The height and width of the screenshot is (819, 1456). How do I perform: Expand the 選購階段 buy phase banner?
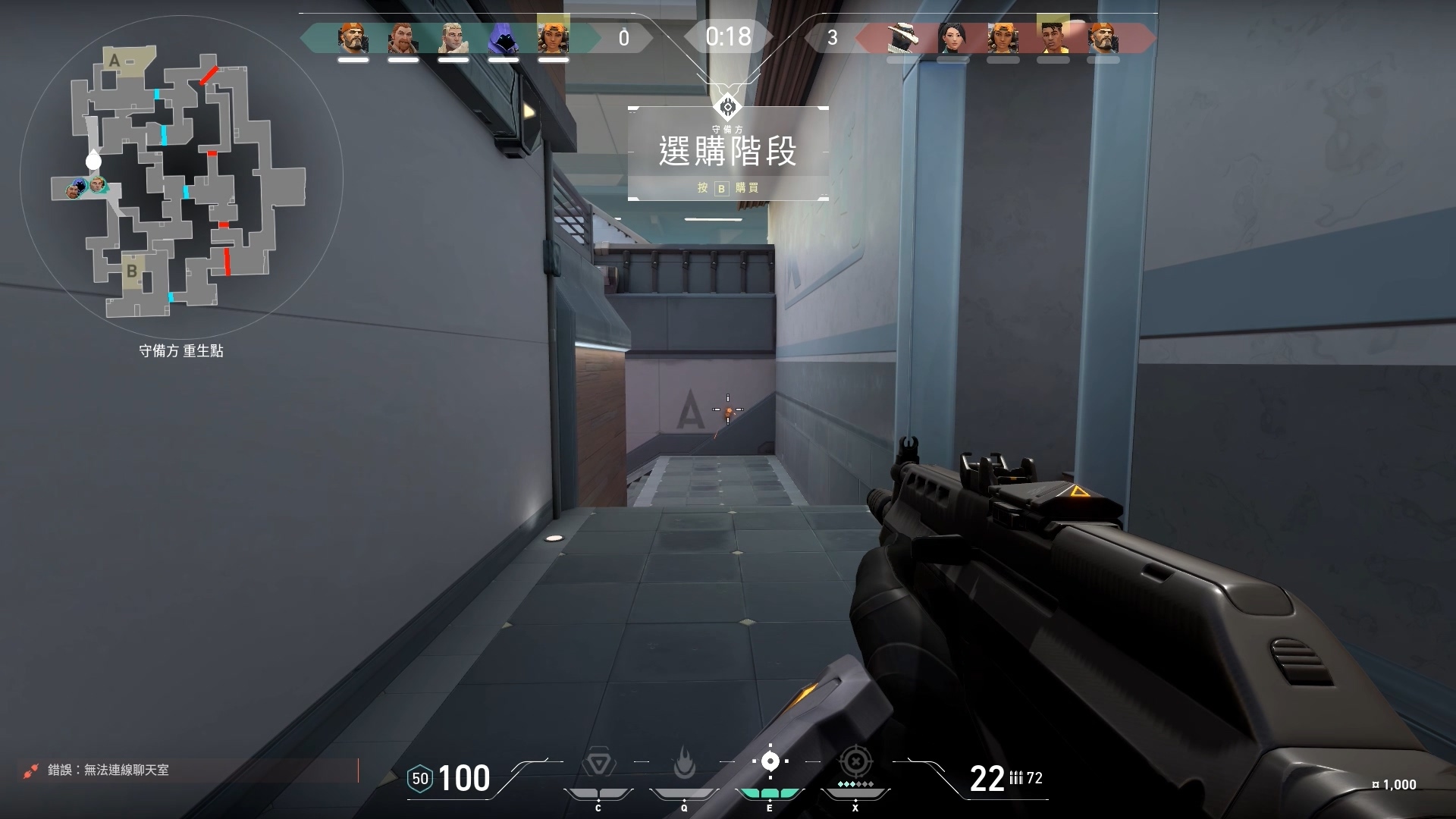click(x=727, y=150)
